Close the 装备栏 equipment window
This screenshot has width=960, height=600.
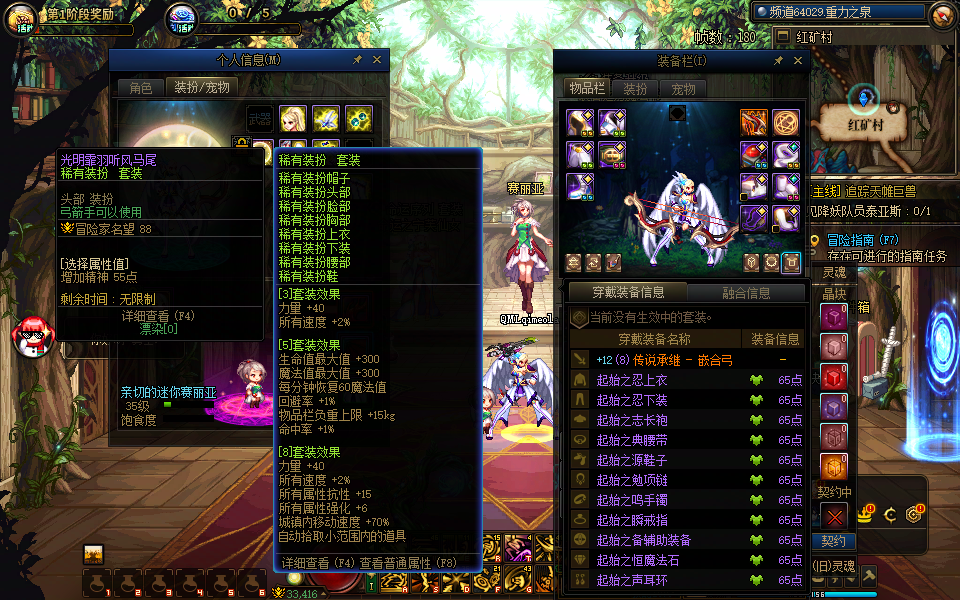796,61
